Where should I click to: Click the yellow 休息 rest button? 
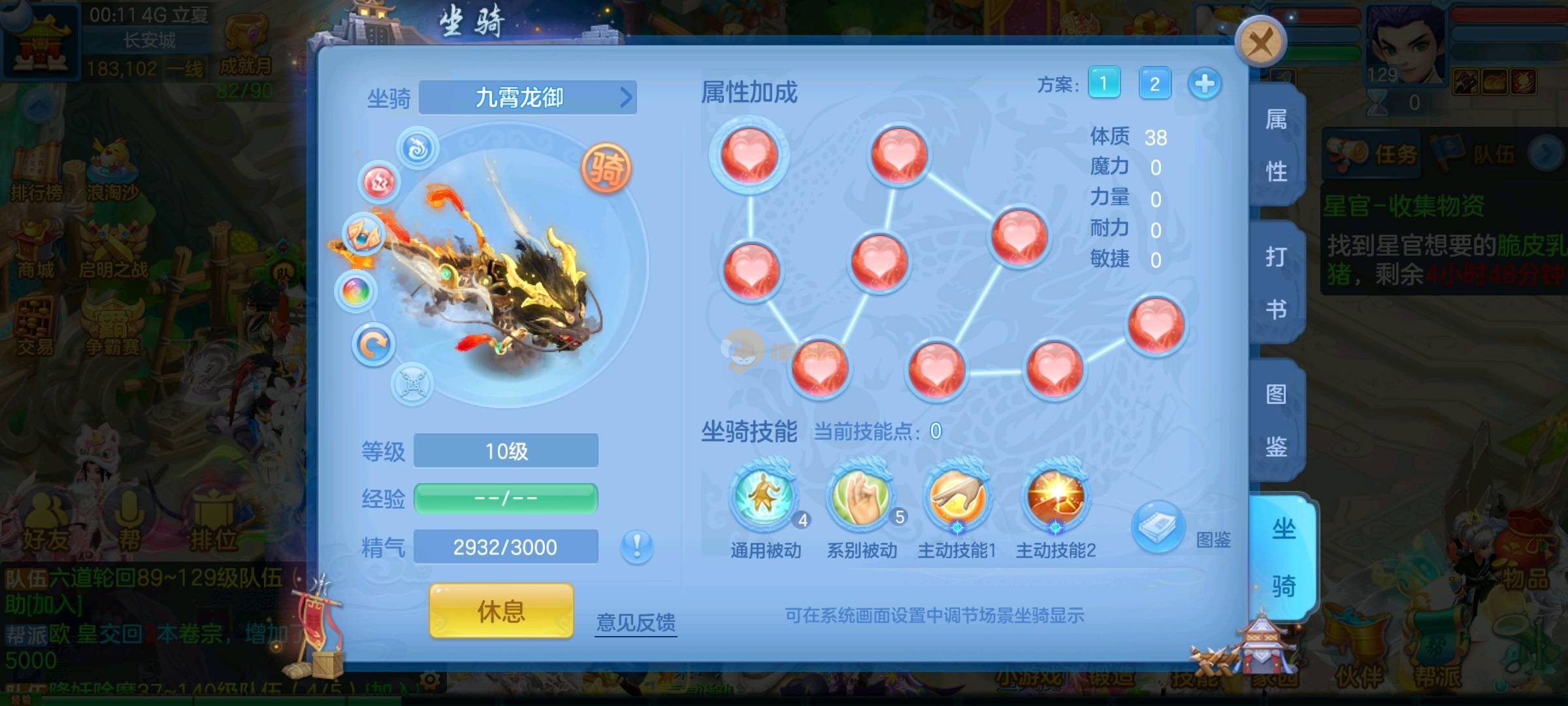(x=501, y=611)
